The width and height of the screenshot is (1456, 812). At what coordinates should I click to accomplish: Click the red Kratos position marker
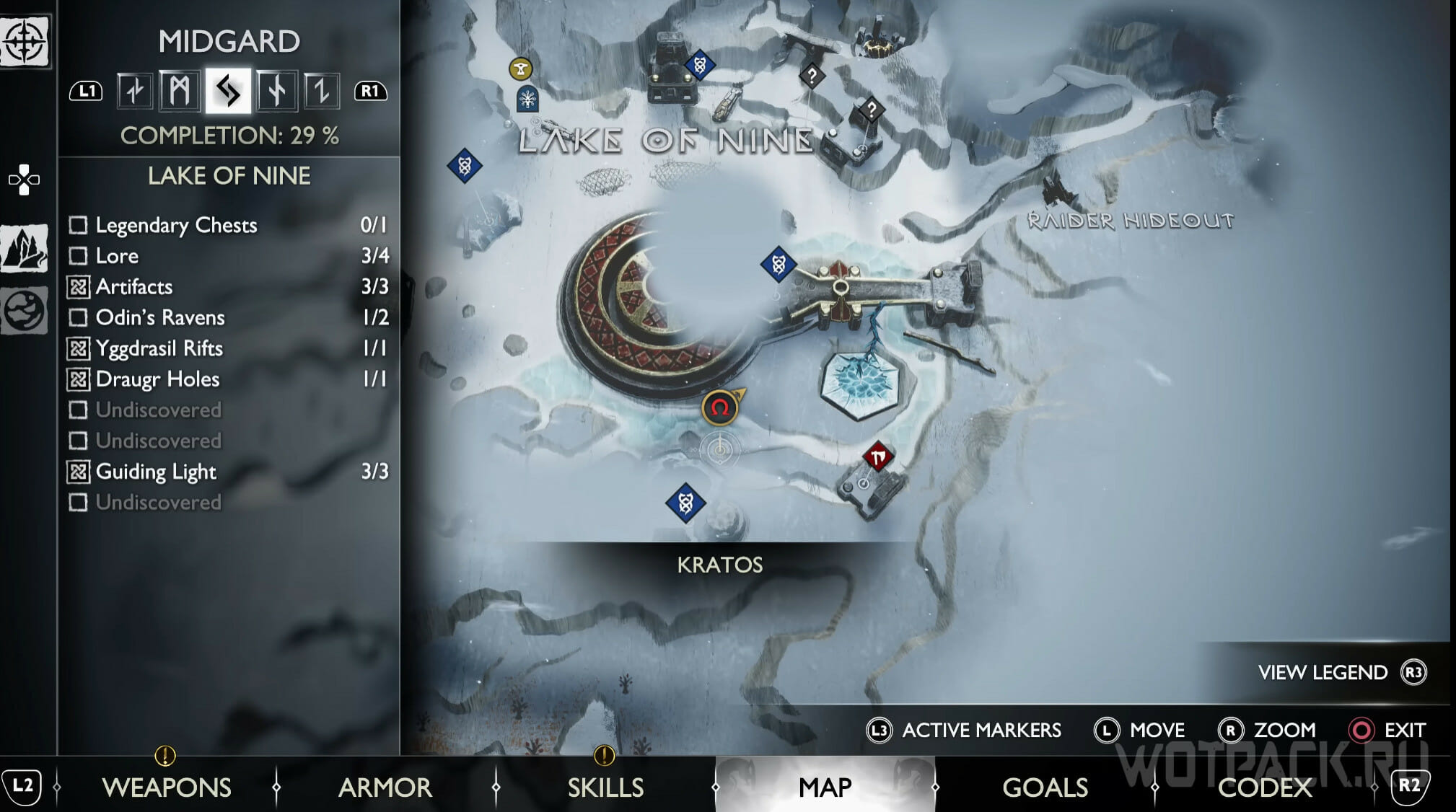click(719, 408)
